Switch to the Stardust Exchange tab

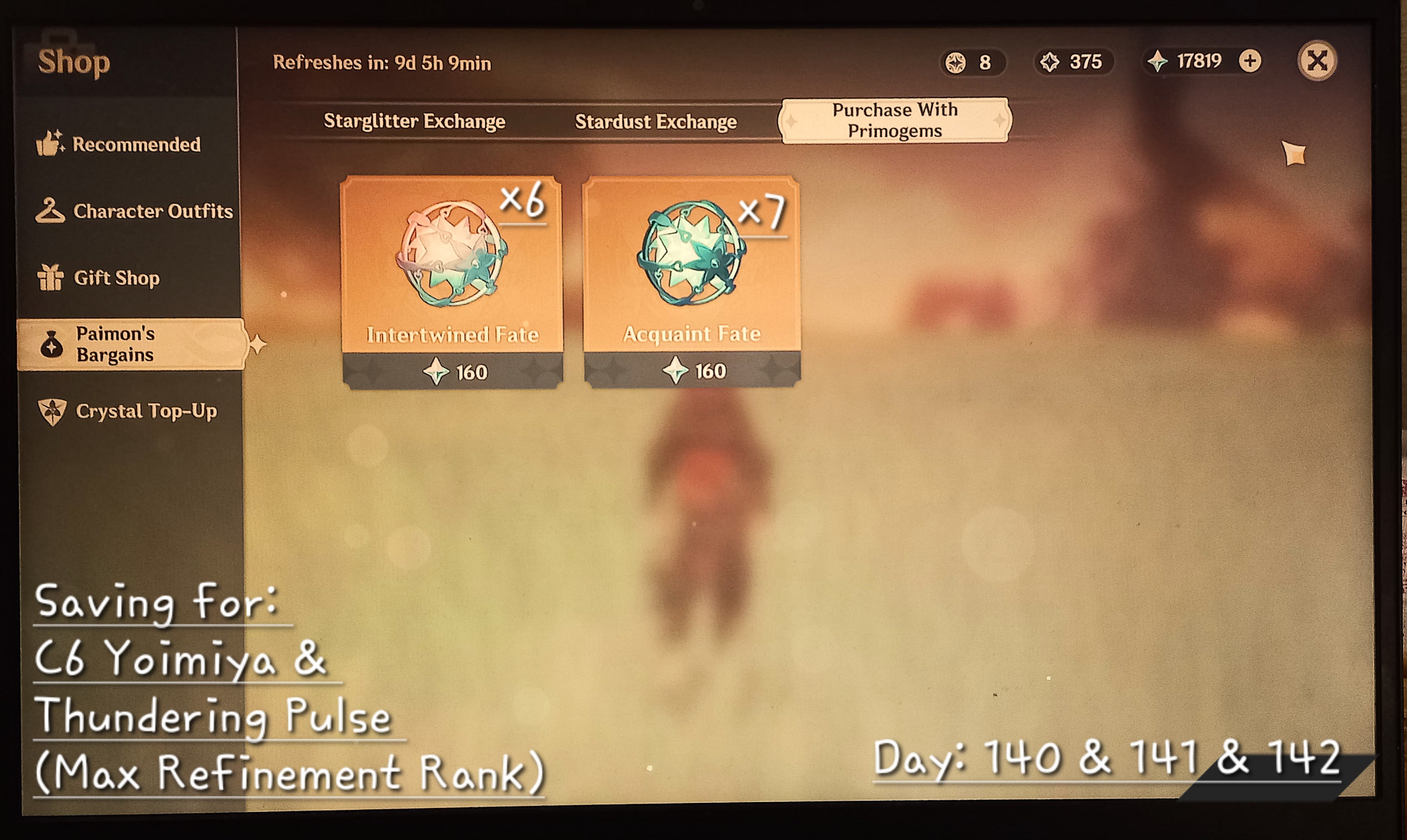[x=655, y=121]
